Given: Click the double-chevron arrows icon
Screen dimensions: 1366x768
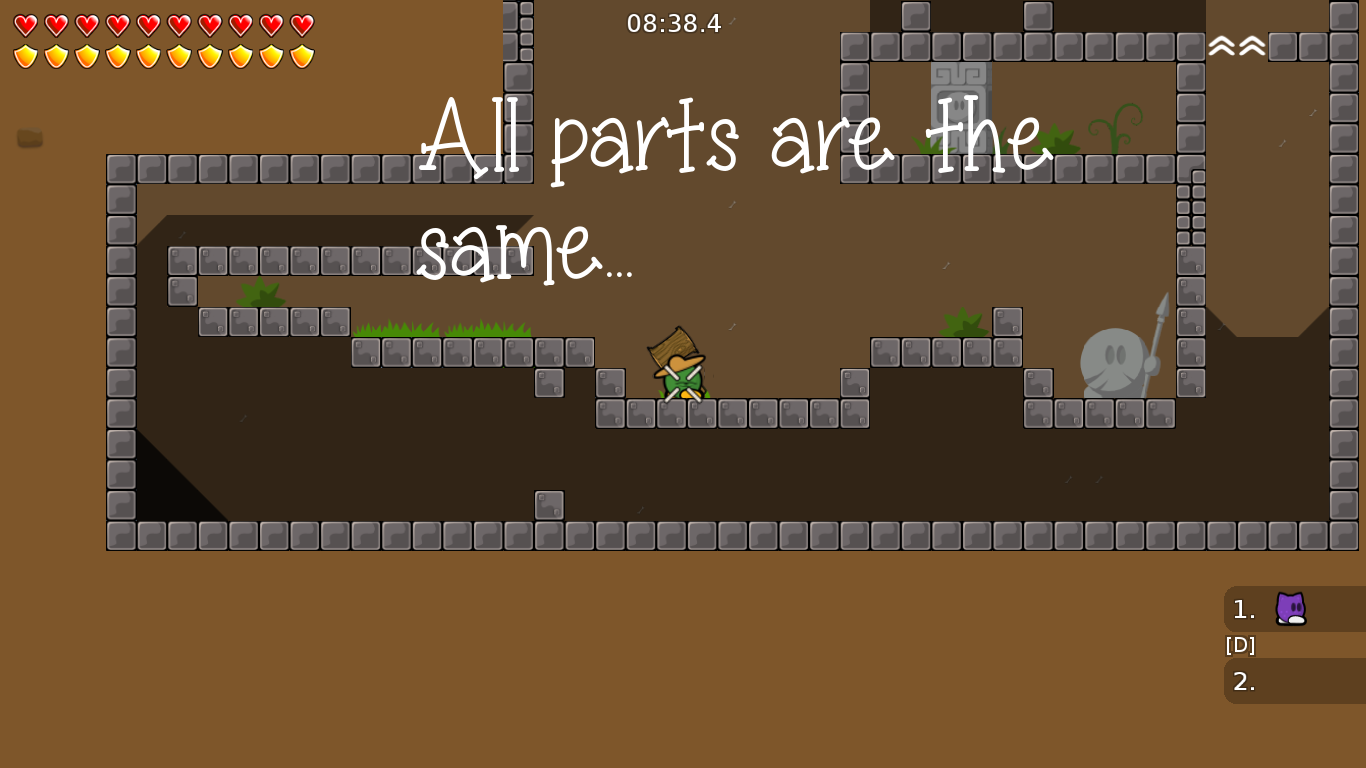Looking at the screenshot, I should coord(1236,44).
